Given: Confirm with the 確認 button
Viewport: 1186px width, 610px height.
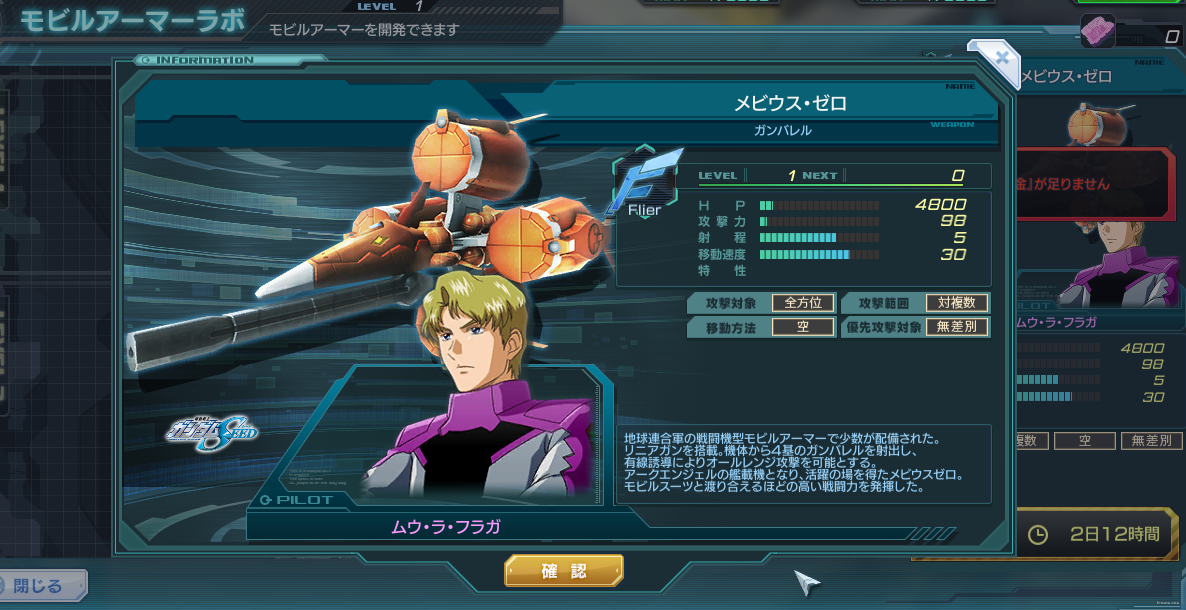Looking at the screenshot, I should tap(564, 571).
